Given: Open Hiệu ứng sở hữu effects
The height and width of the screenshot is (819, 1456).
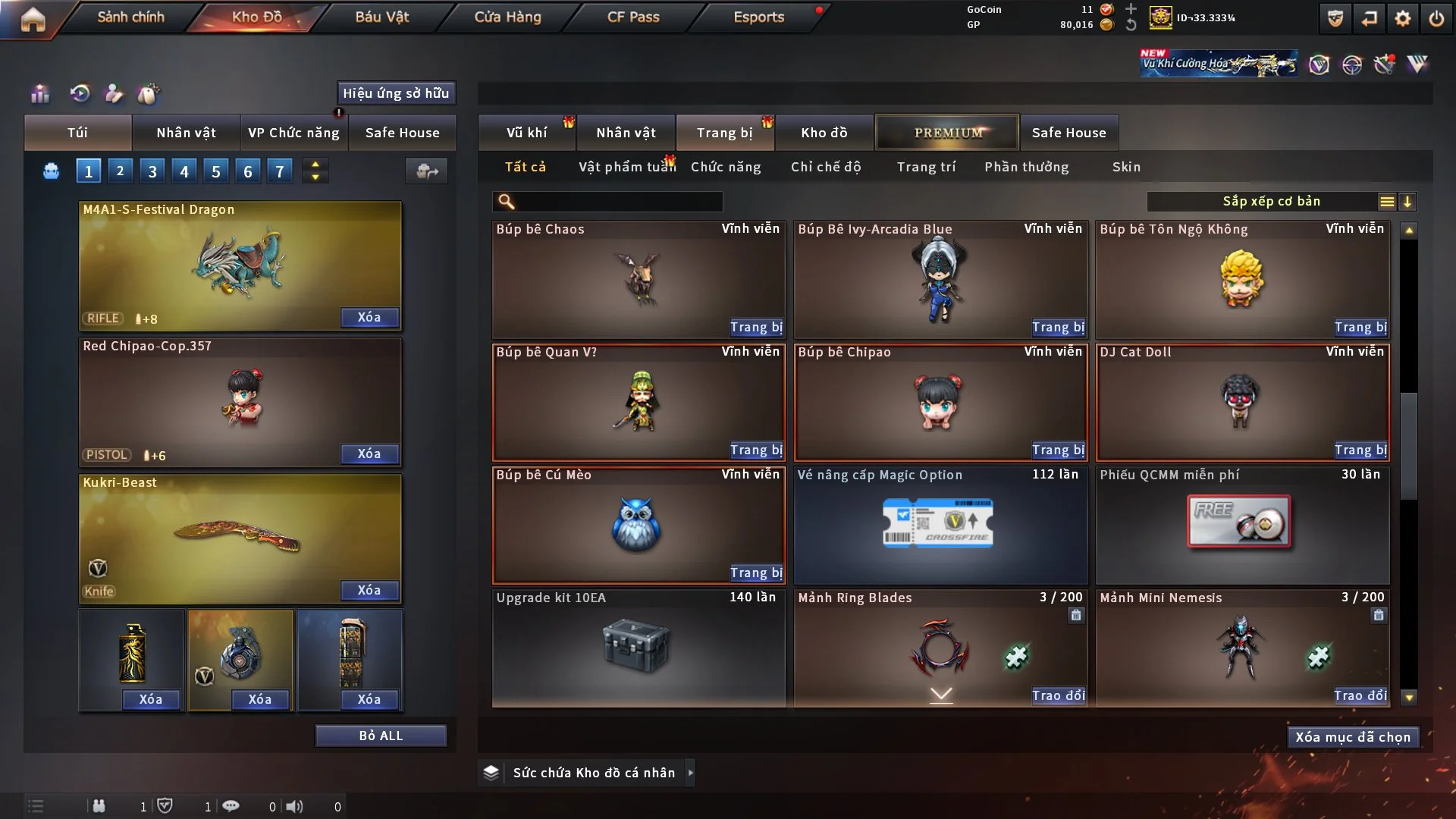Looking at the screenshot, I should [x=396, y=93].
